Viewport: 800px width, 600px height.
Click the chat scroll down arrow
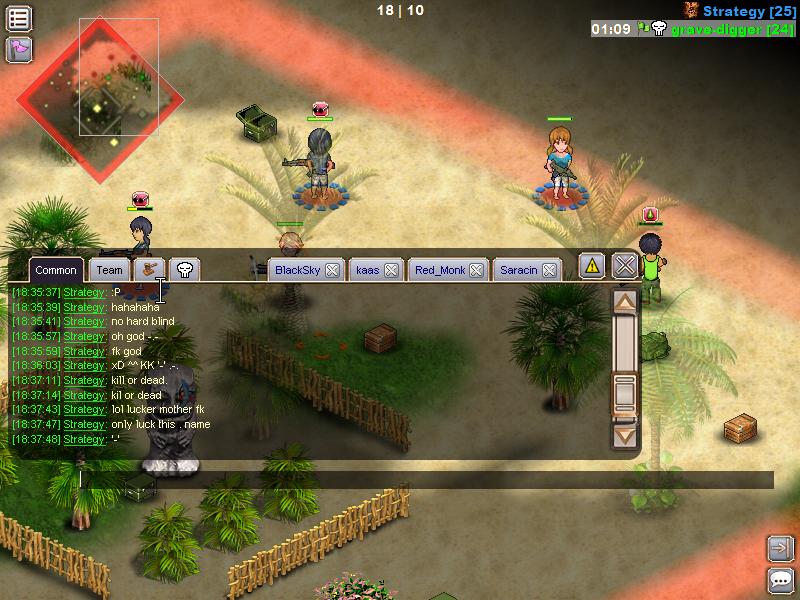(x=625, y=435)
